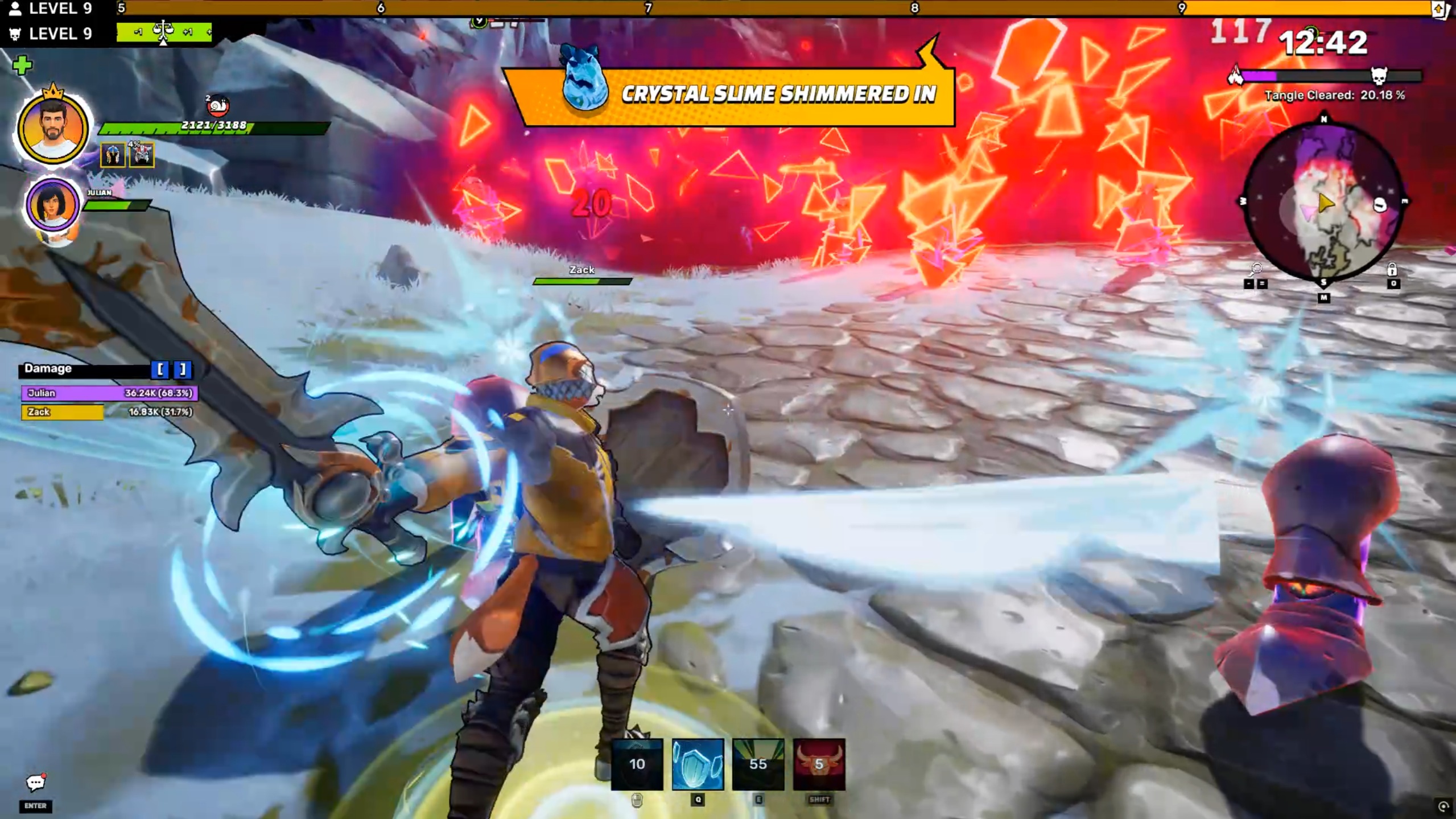Activate the crystal shield ability
Image resolution: width=1456 pixels, height=819 pixels.
click(x=698, y=764)
